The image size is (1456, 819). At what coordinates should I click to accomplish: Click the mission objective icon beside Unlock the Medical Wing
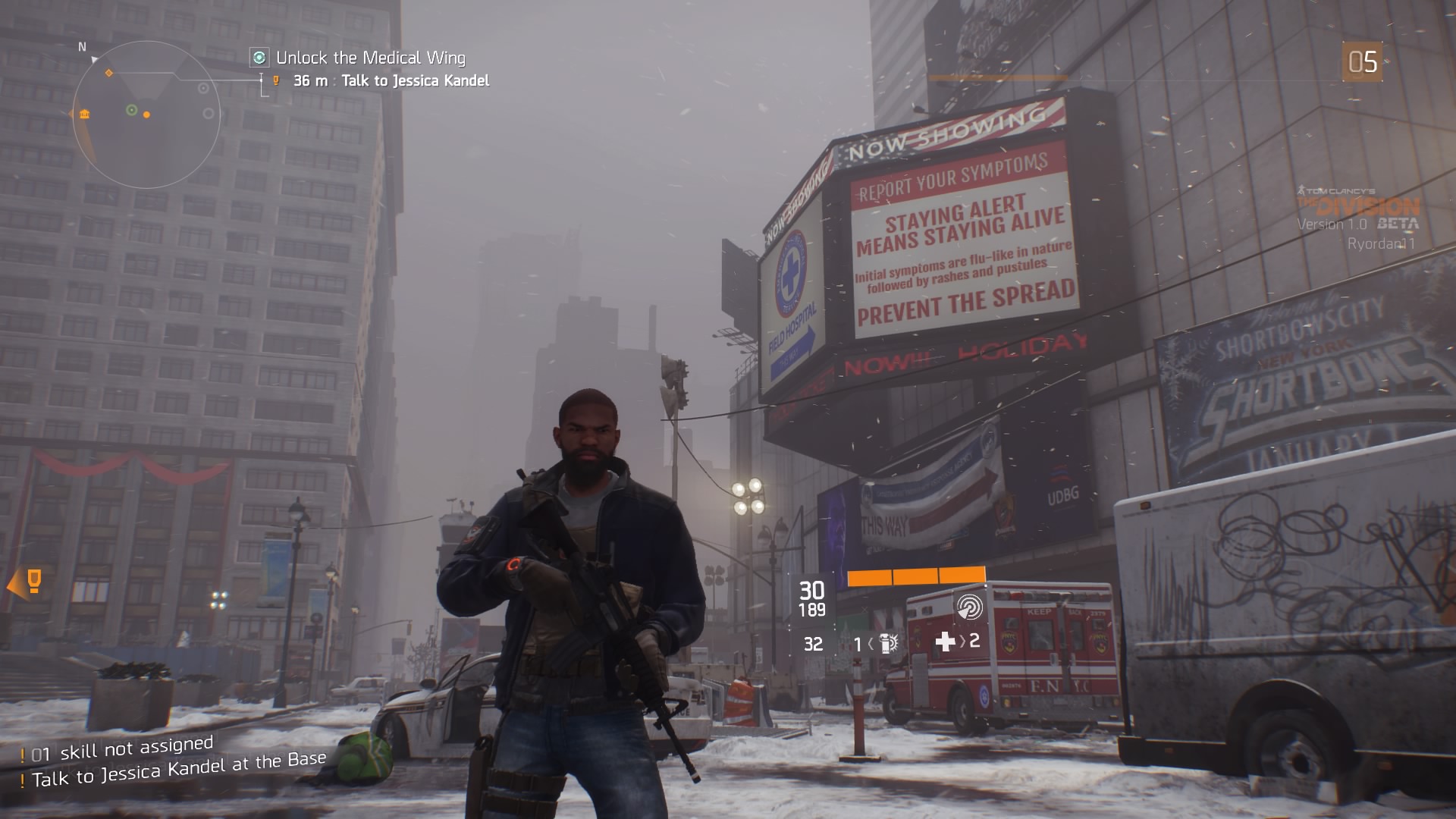[x=259, y=57]
